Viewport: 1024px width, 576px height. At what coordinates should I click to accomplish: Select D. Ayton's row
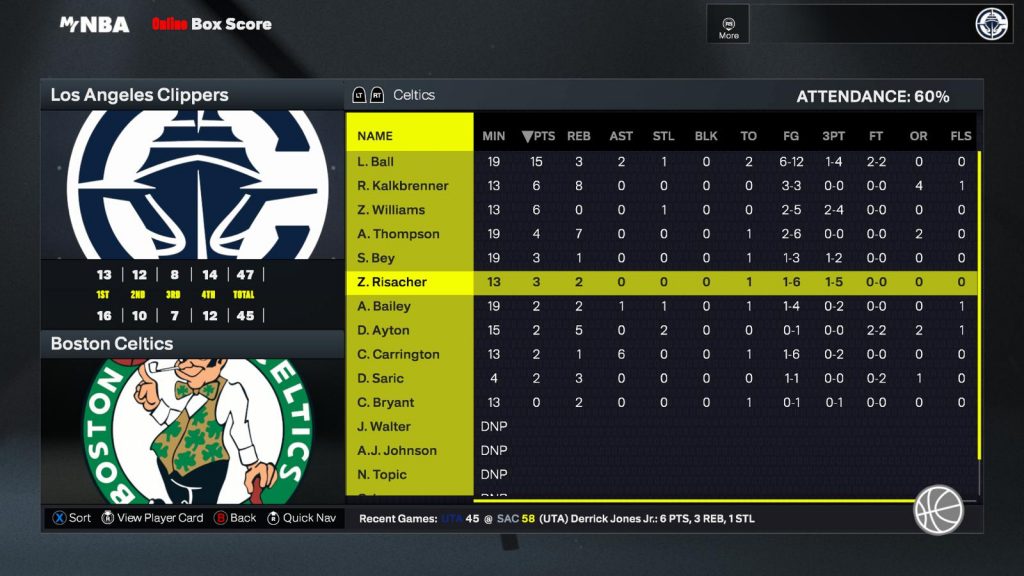pos(383,330)
